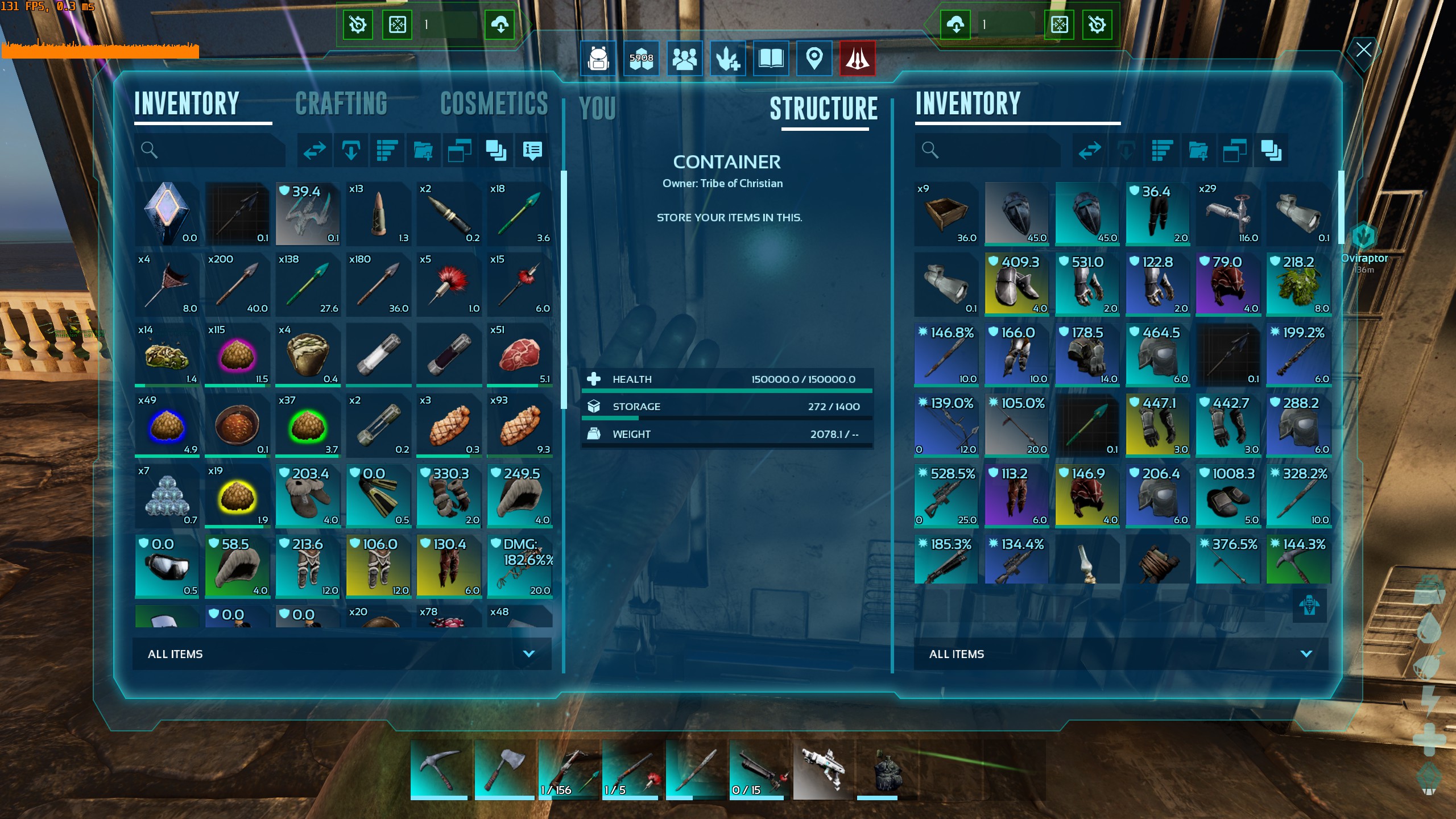Select the 249.5 armor fur cap
The height and width of the screenshot is (819, 1456).
click(519, 496)
